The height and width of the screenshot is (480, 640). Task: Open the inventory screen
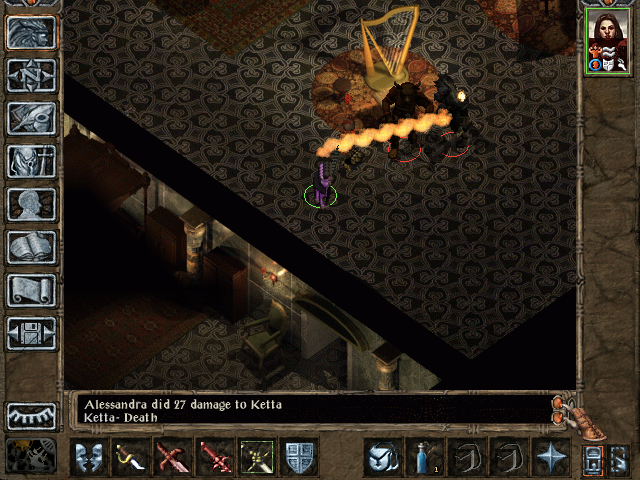31,161
